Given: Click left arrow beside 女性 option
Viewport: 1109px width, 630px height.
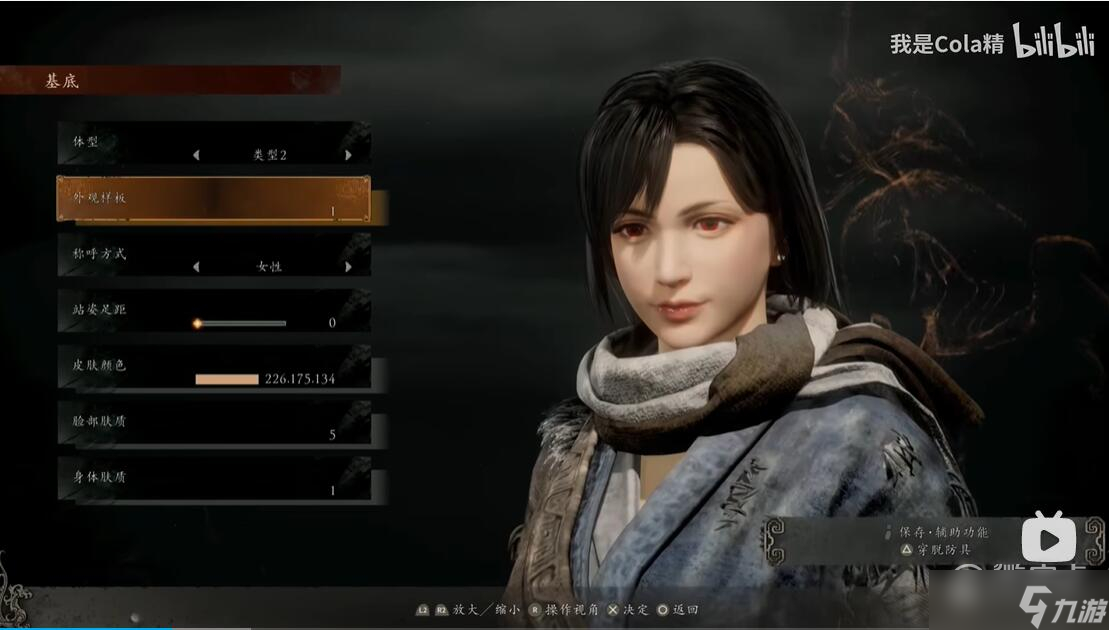Looking at the screenshot, I should coord(196,267).
